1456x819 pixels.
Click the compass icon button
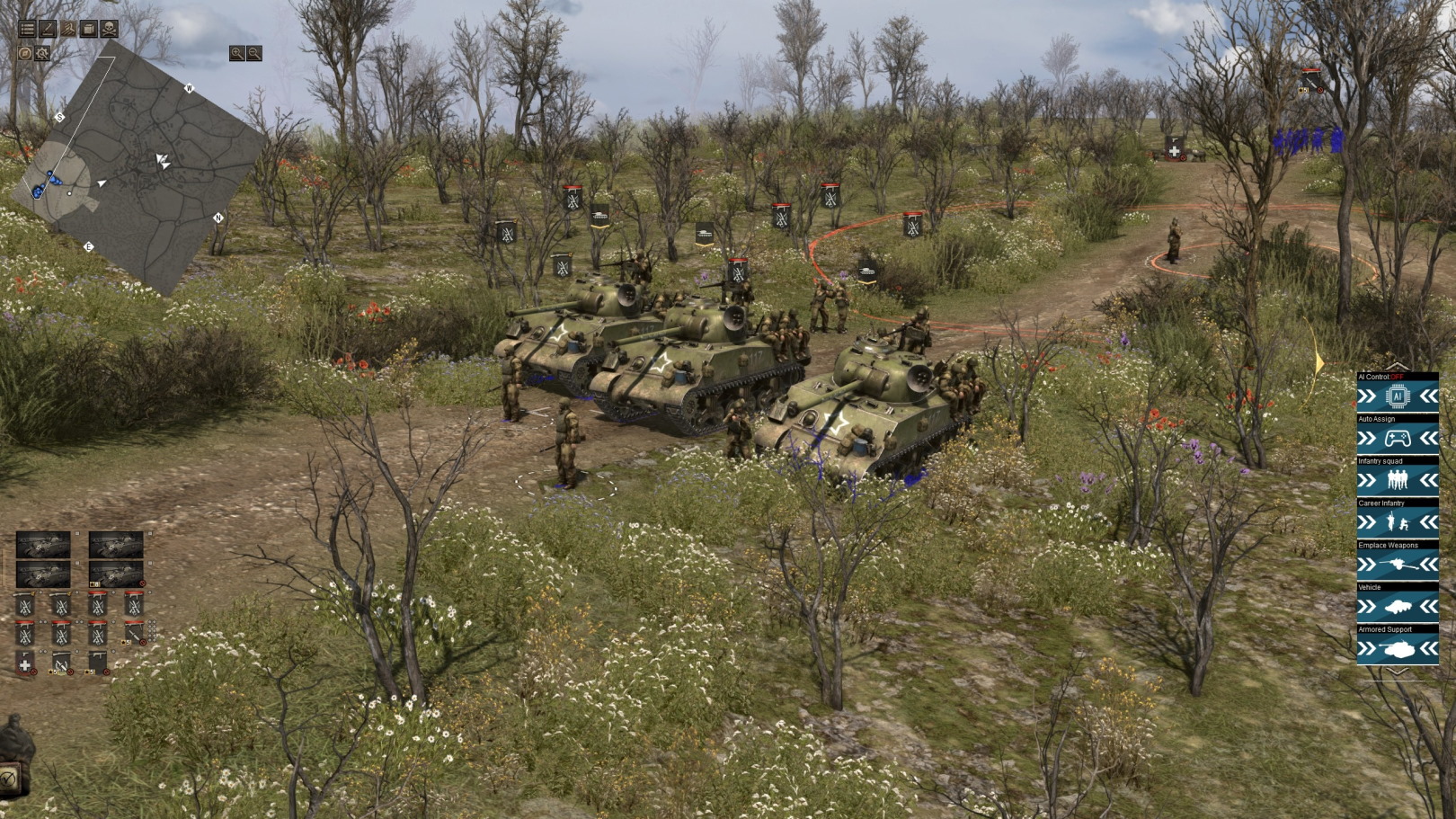click(25, 54)
